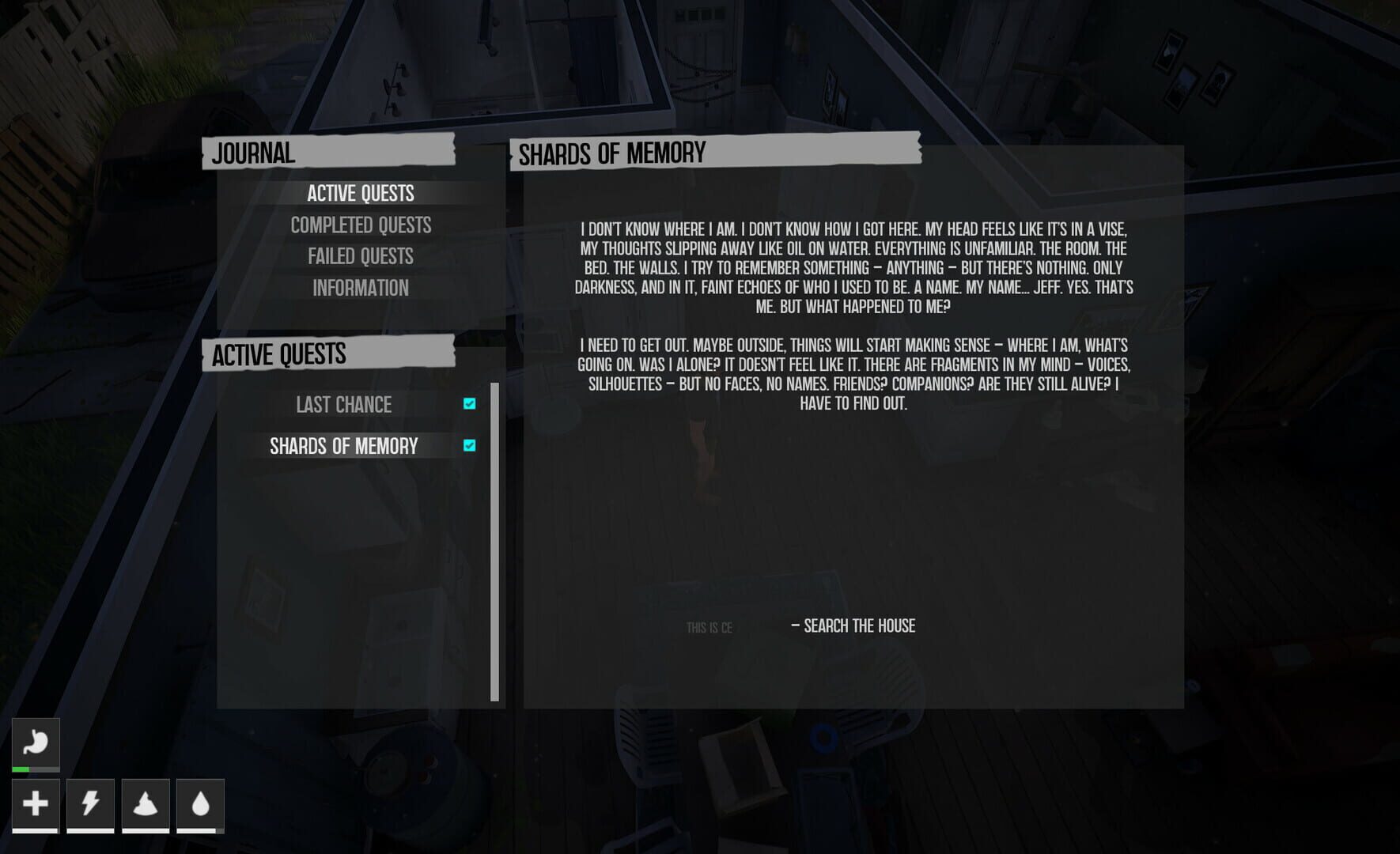Open the Active Quests journal section
The width and height of the screenshot is (1400, 854).
[x=361, y=193]
